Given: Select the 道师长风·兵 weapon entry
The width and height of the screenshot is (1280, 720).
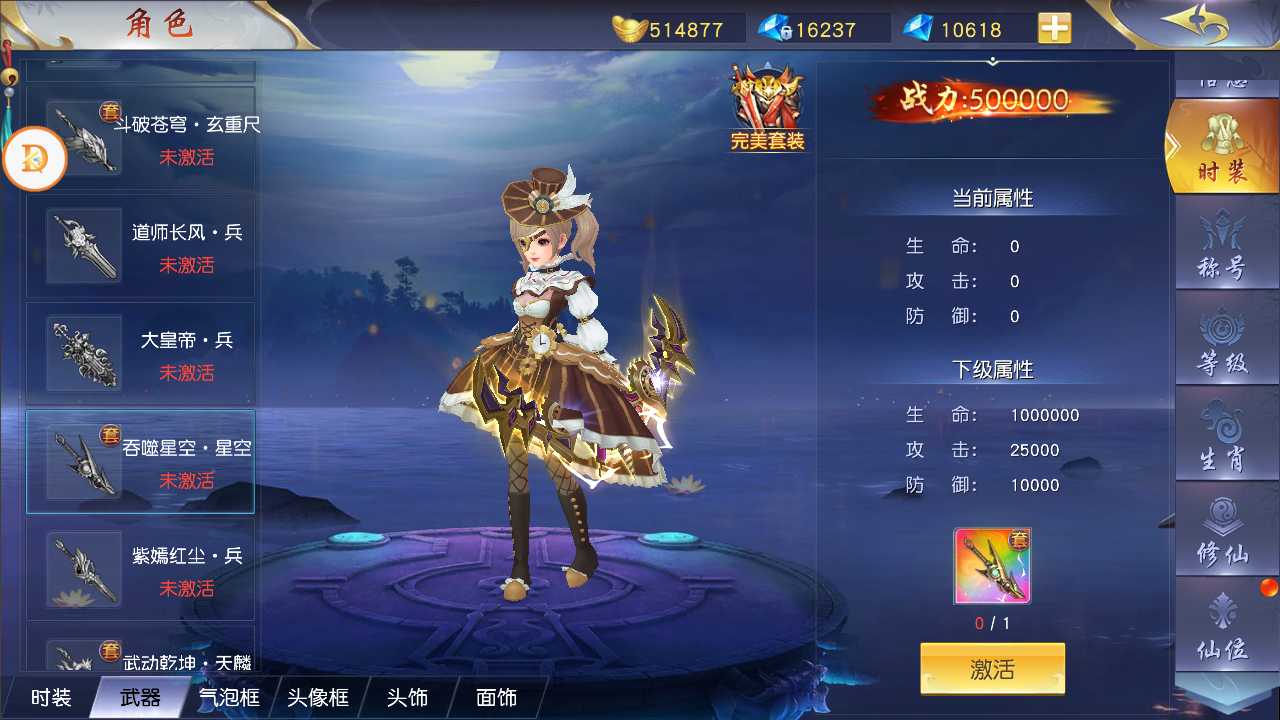Looking at the screenshot, I should tap(140, 247).
